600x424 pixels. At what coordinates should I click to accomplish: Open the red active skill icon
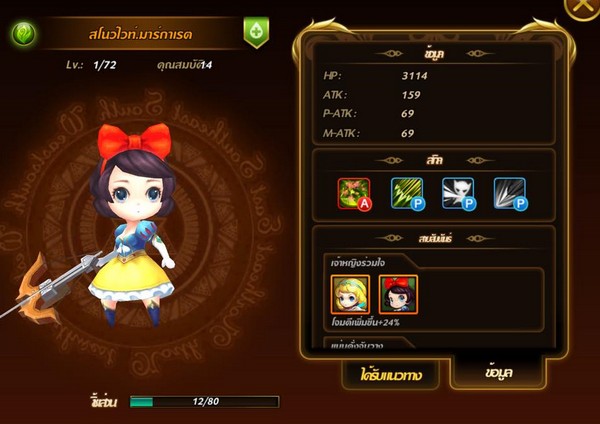353,194
